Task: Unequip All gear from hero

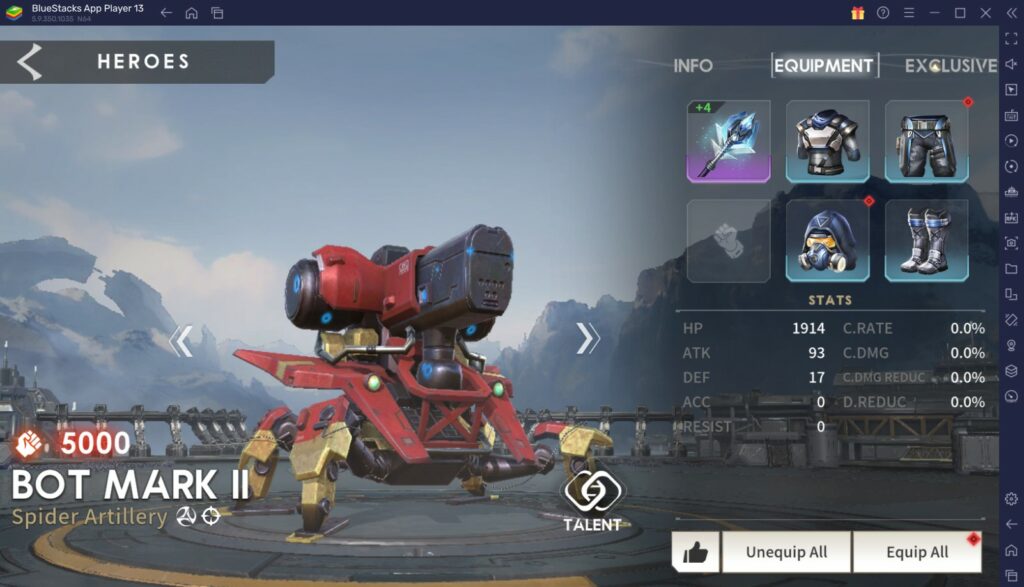Action: tap(786, 552)
